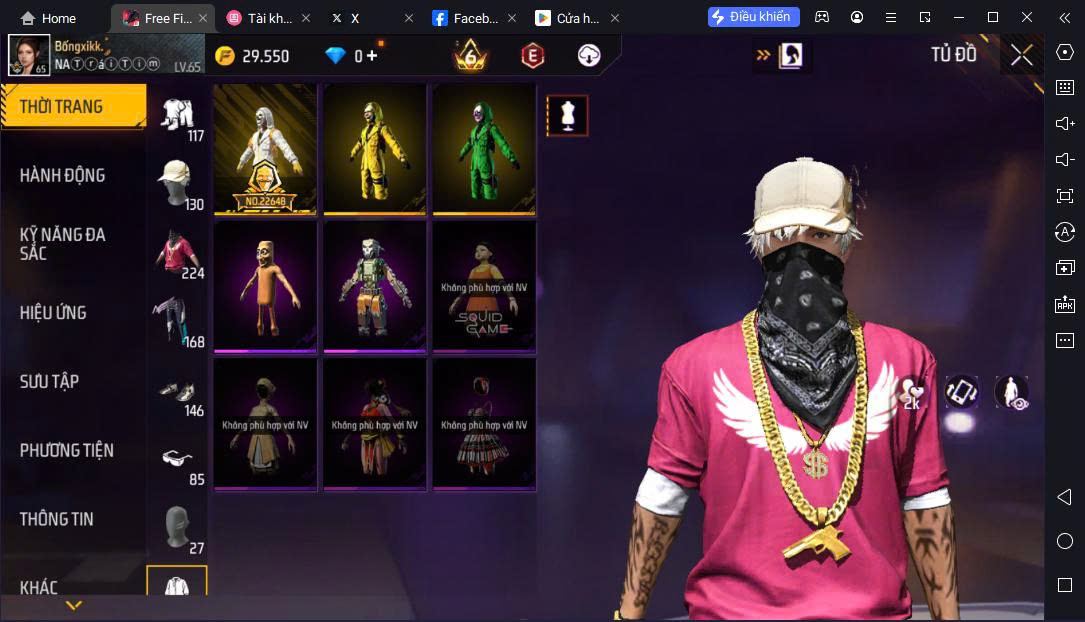Viewport: 1085px width, 622px height.
Task: Select the yellow hazmat suit outfit
Action: coord(375,148)
